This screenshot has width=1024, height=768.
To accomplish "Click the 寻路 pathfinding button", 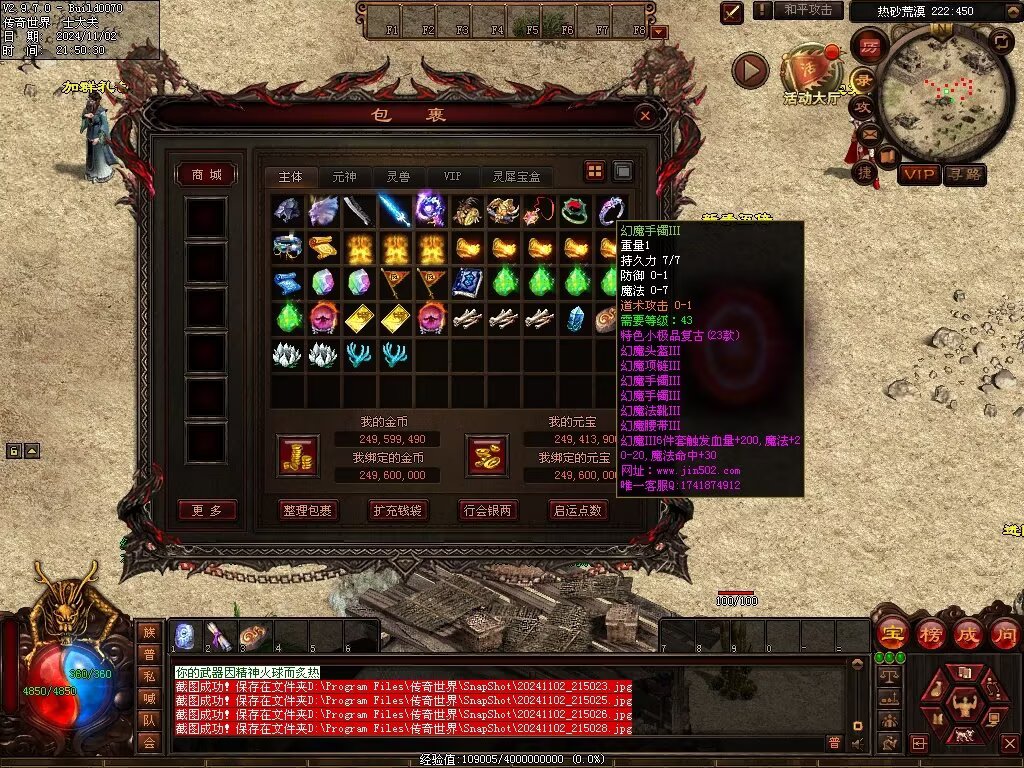I will 965,174.
